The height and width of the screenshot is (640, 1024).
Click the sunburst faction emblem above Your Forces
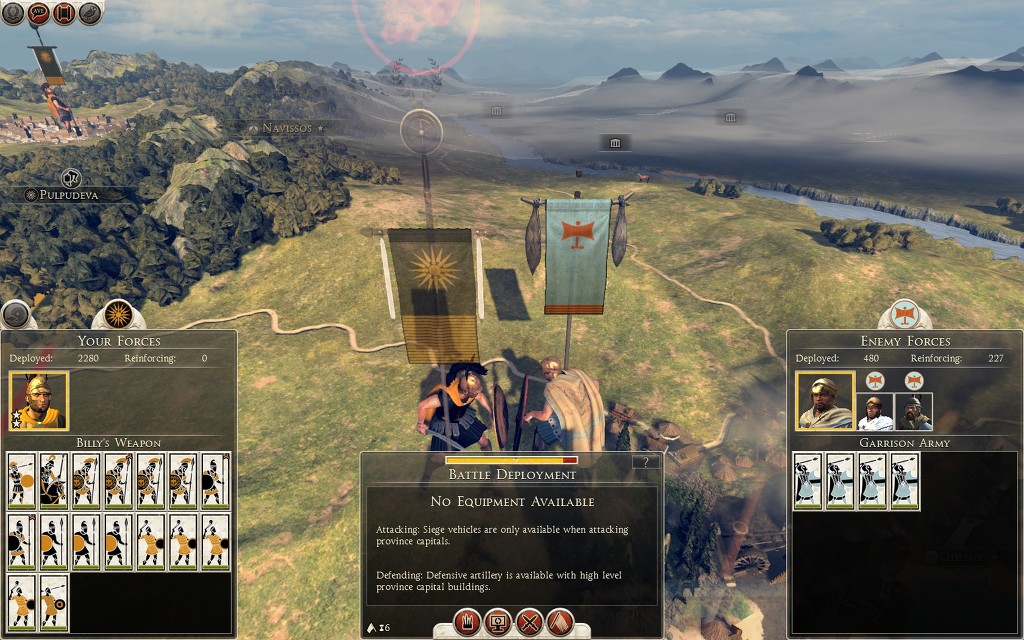(x=119, y=314)
